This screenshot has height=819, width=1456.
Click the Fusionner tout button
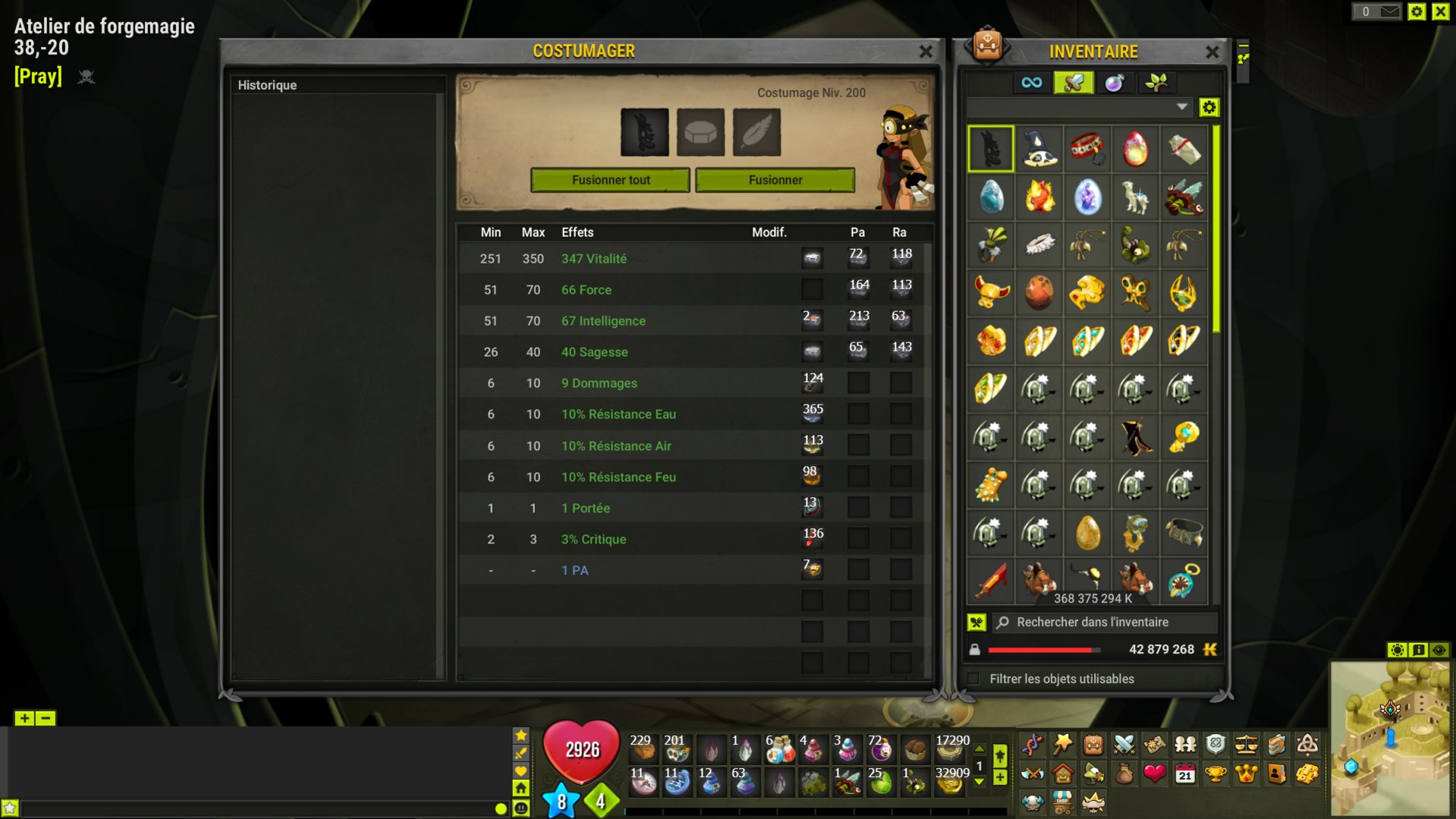(610, 180)
